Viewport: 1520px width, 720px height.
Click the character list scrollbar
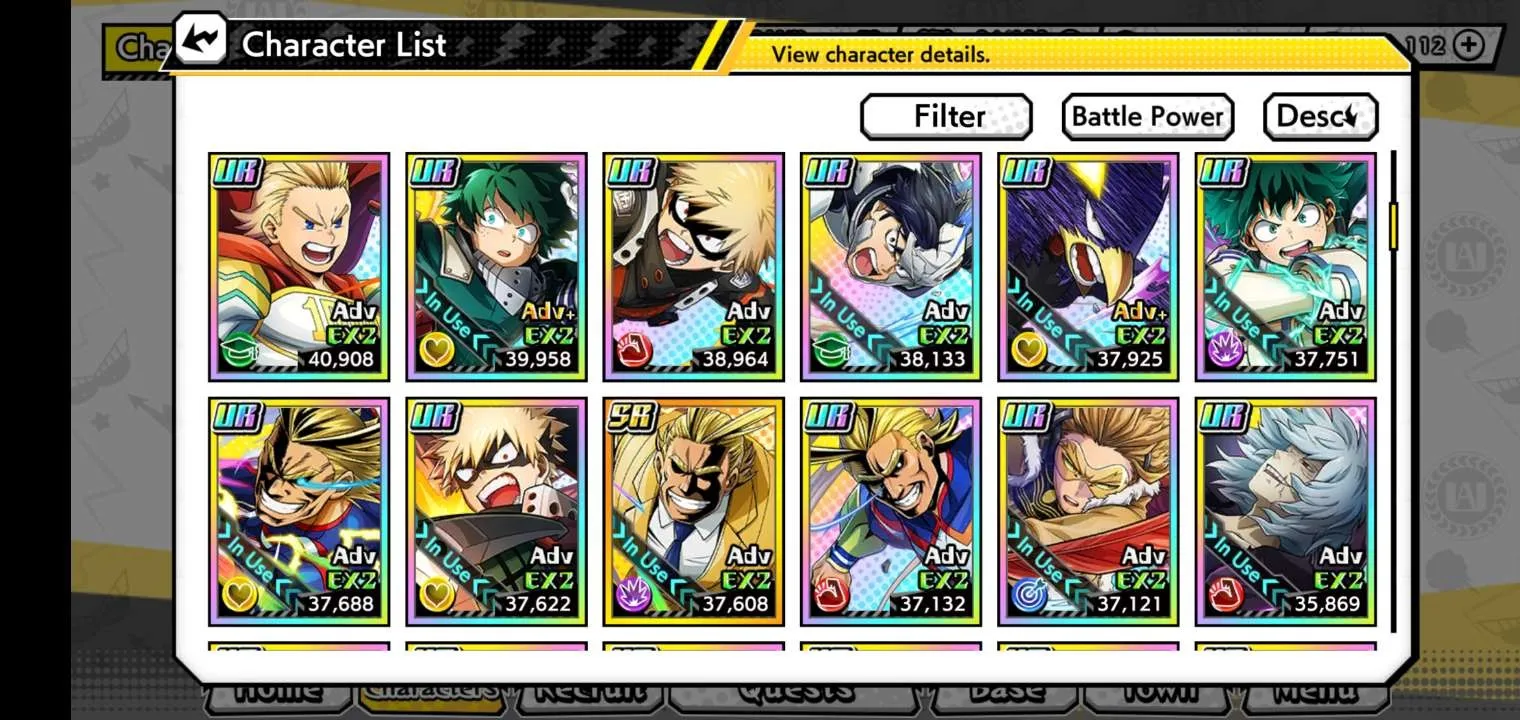pos(1393,227)
